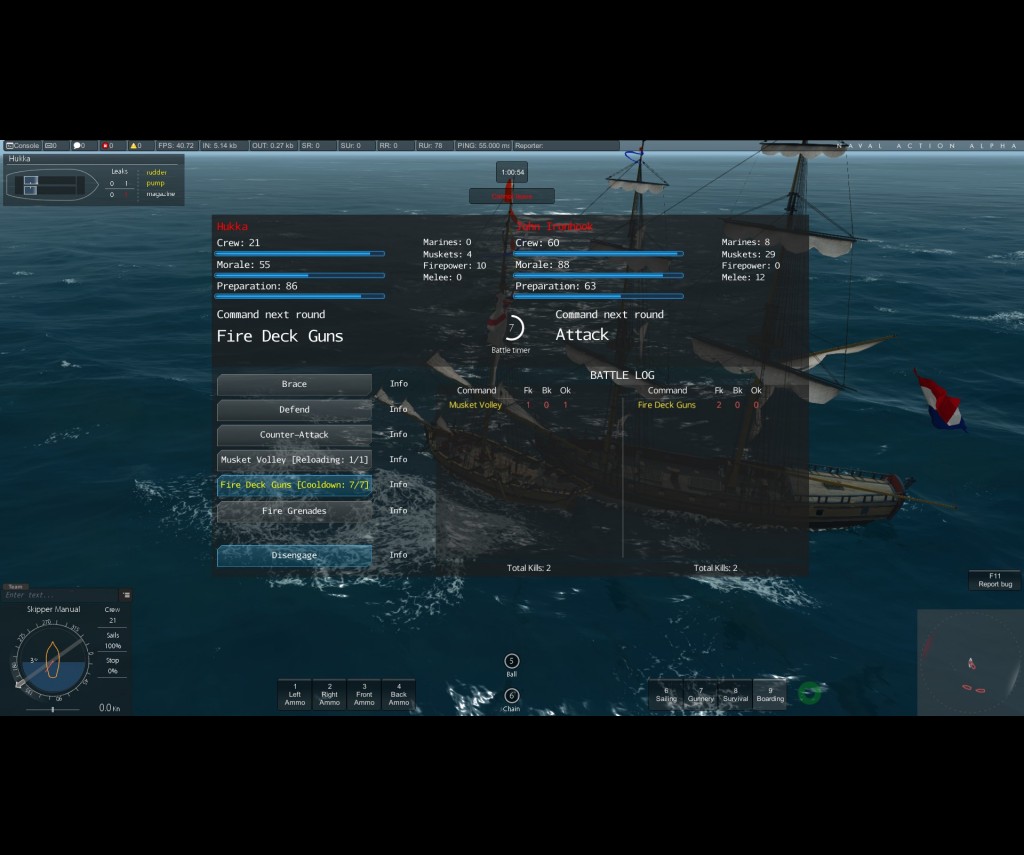Click the Disengage button
Screen dimensions: 1024x855
click(x=294, y=556)
